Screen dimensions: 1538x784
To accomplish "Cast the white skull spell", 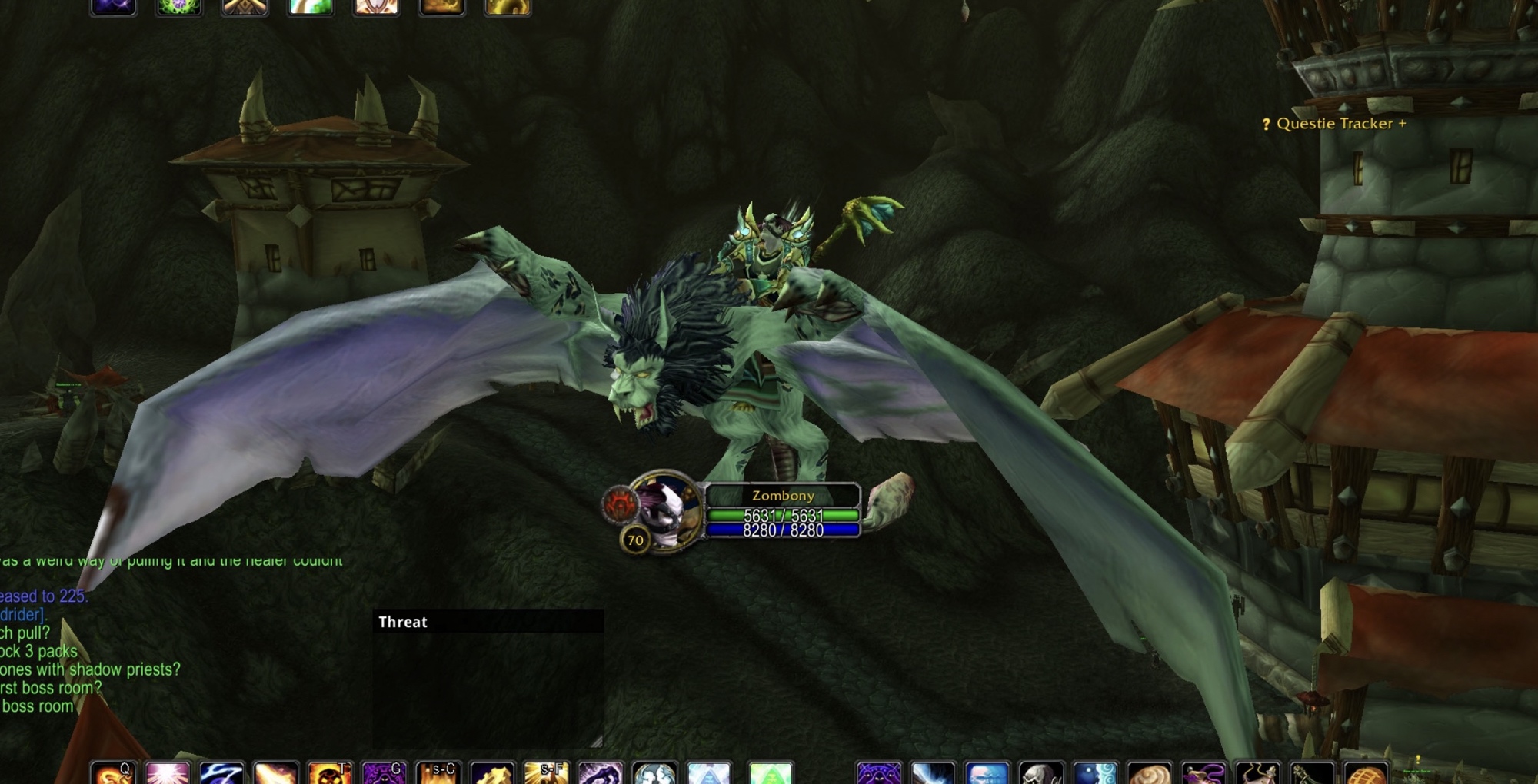I will [x=1041, y=773].
